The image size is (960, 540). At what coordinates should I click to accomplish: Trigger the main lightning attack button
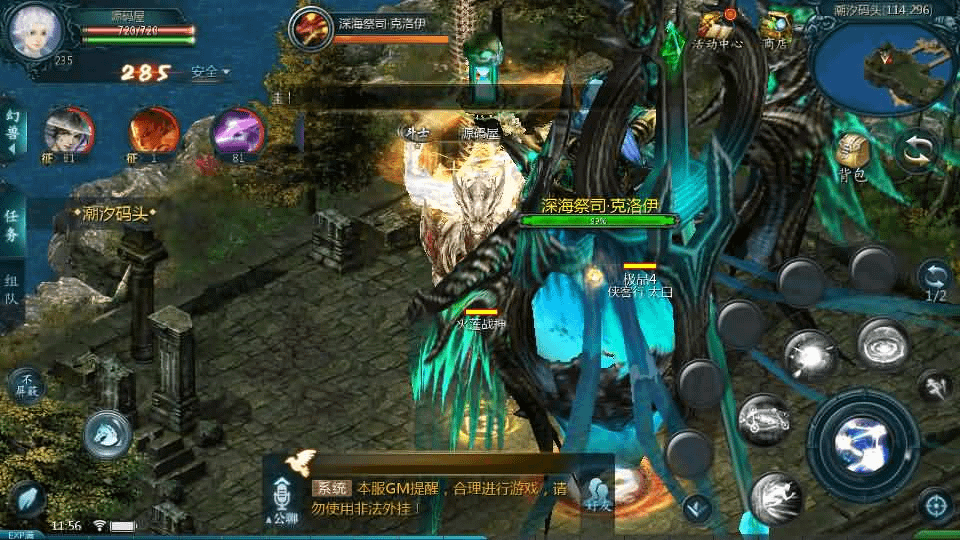click(x=862, y=439)
